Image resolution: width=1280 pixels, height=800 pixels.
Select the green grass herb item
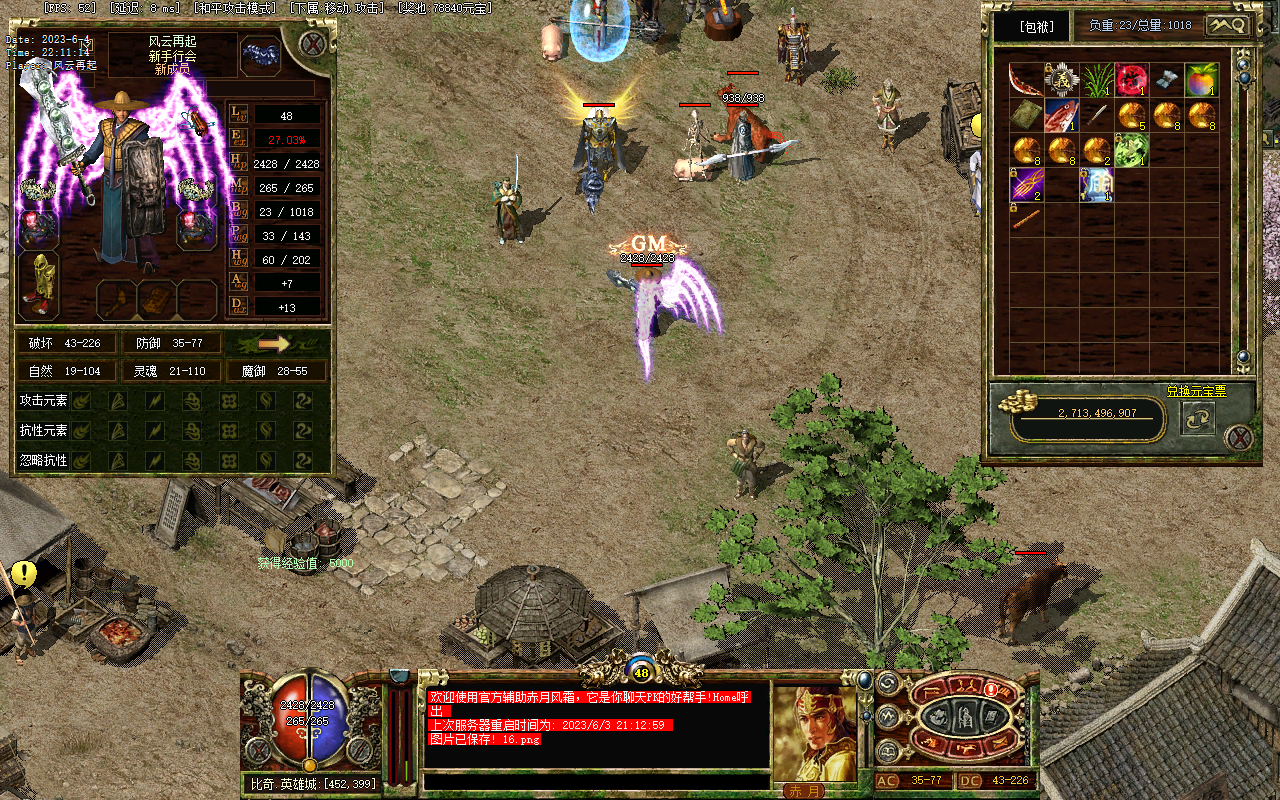pyautogui.click(x=1096, y=79)
